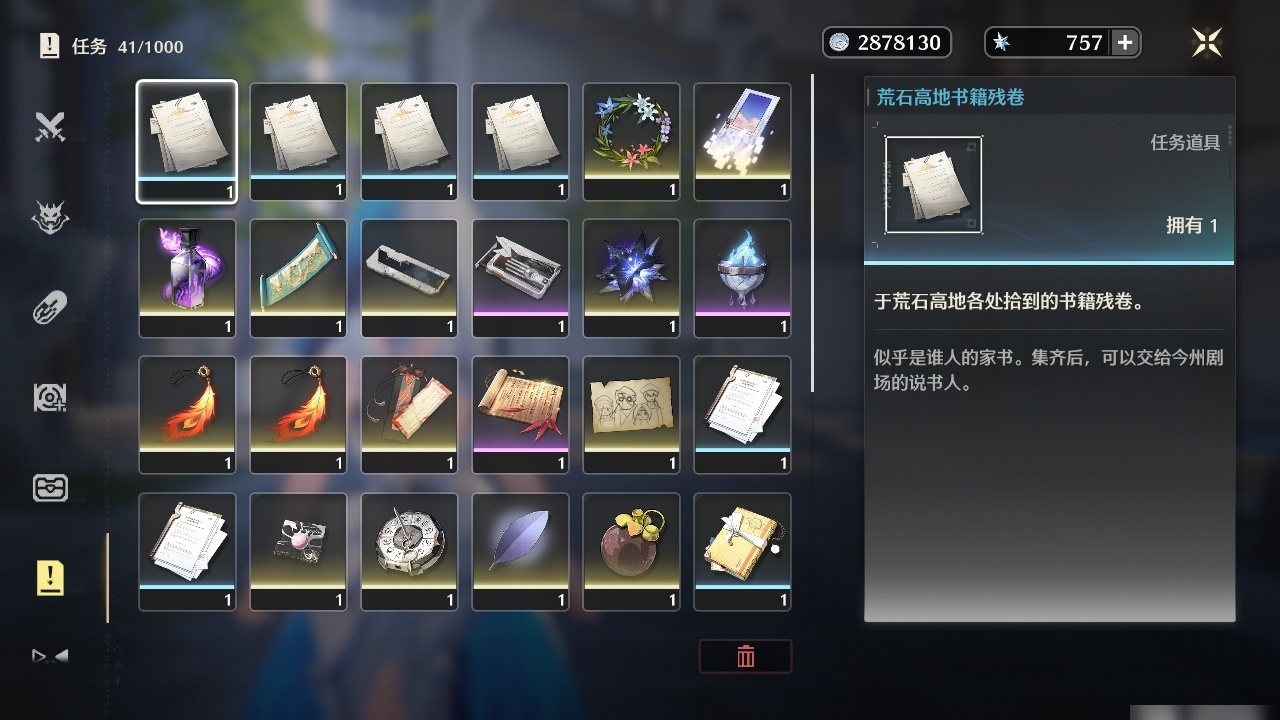Open the supplies chest category icon
The height and width of the screenshot is (720, 1280).
point(50,488)
